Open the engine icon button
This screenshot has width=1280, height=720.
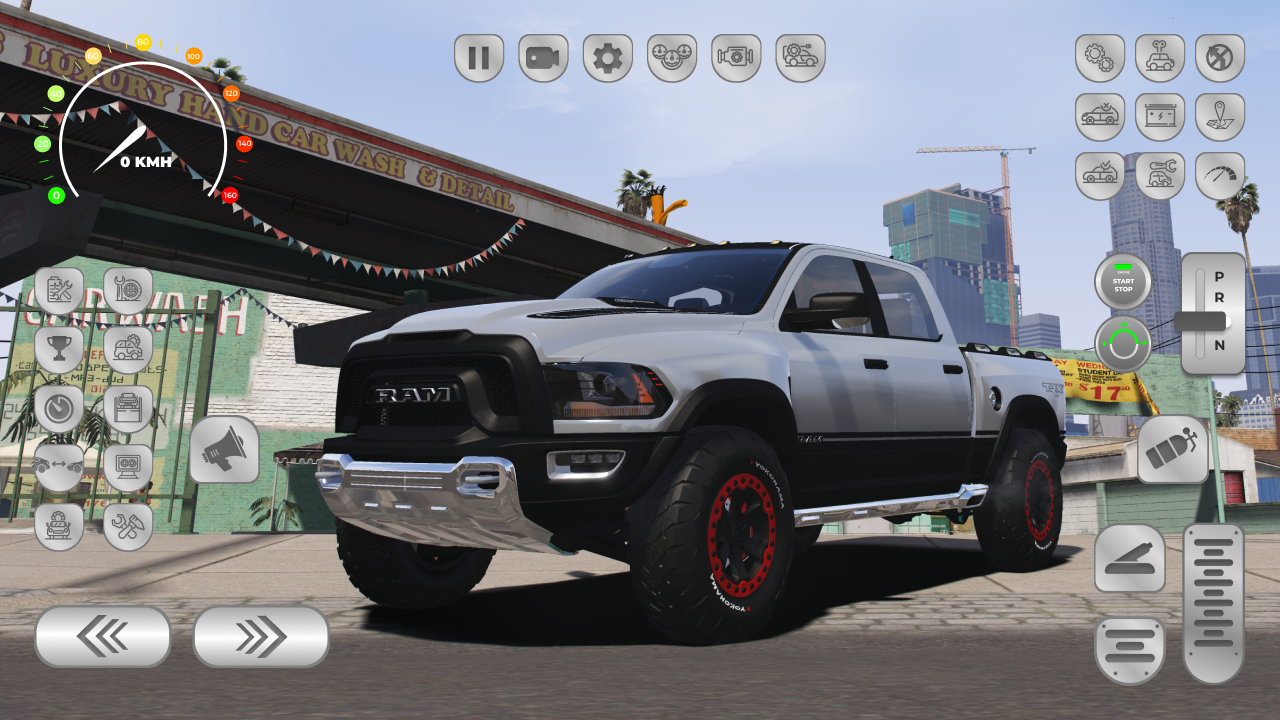736,58
